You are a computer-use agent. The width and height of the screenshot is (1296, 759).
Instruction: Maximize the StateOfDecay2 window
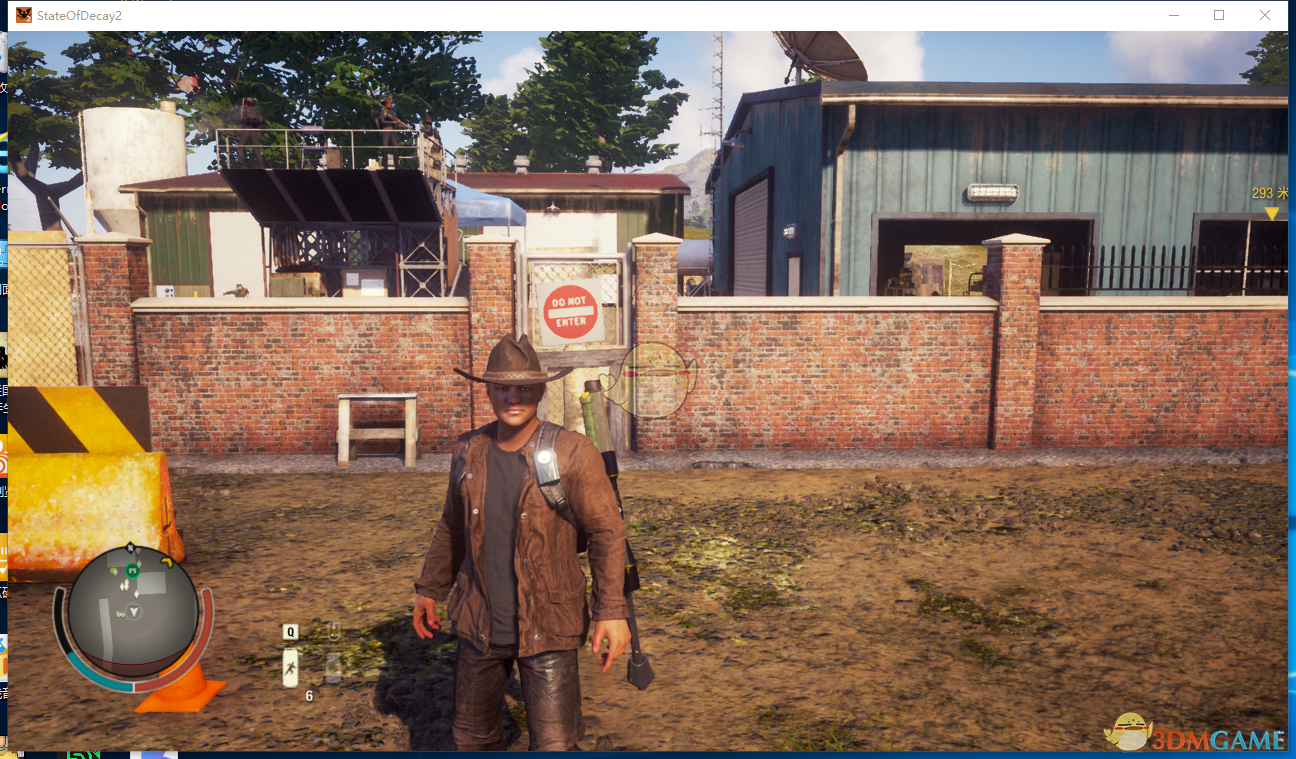[1219, 15]
